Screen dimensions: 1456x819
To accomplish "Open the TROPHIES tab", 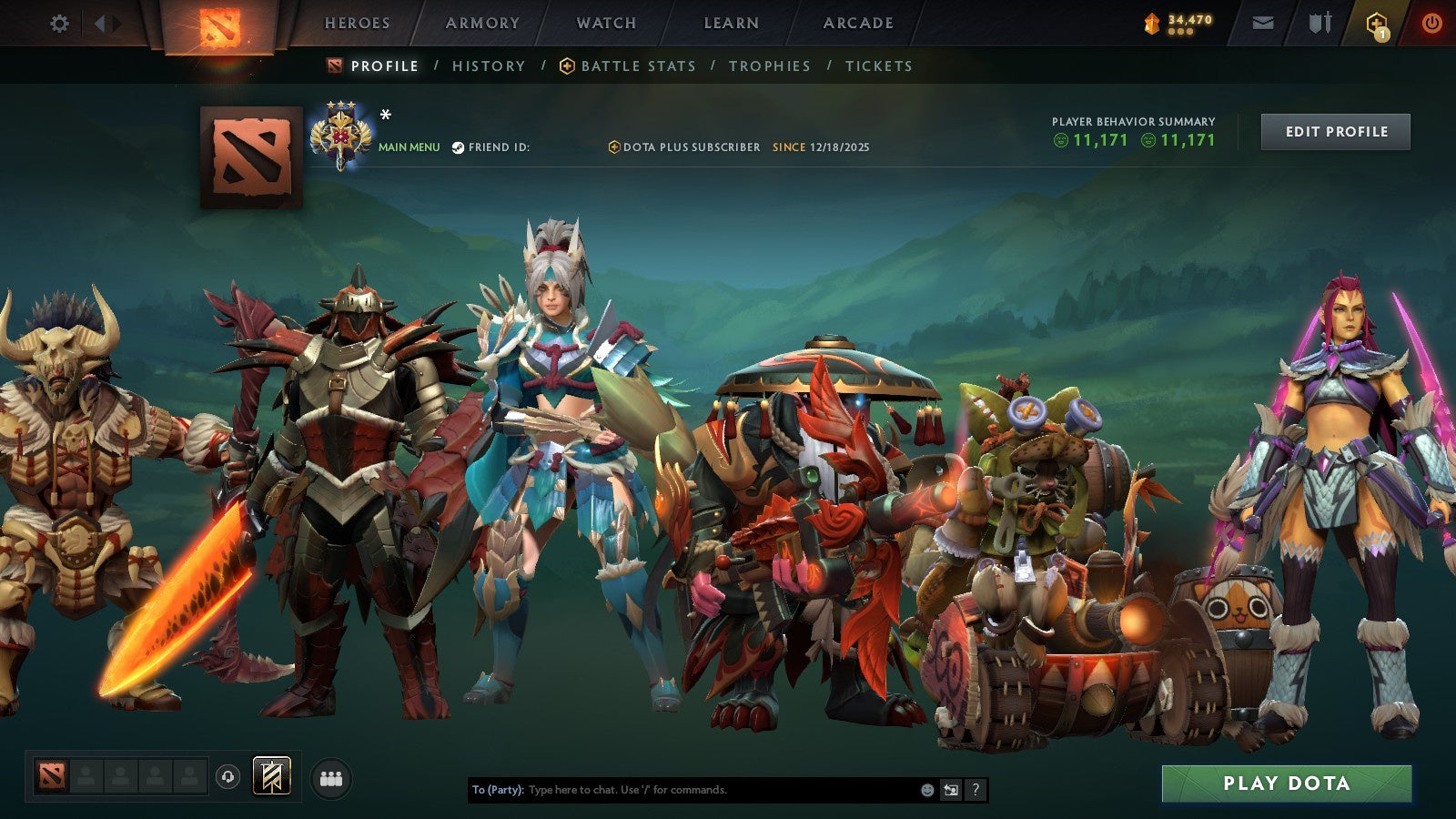I will (x=769, y=66).
